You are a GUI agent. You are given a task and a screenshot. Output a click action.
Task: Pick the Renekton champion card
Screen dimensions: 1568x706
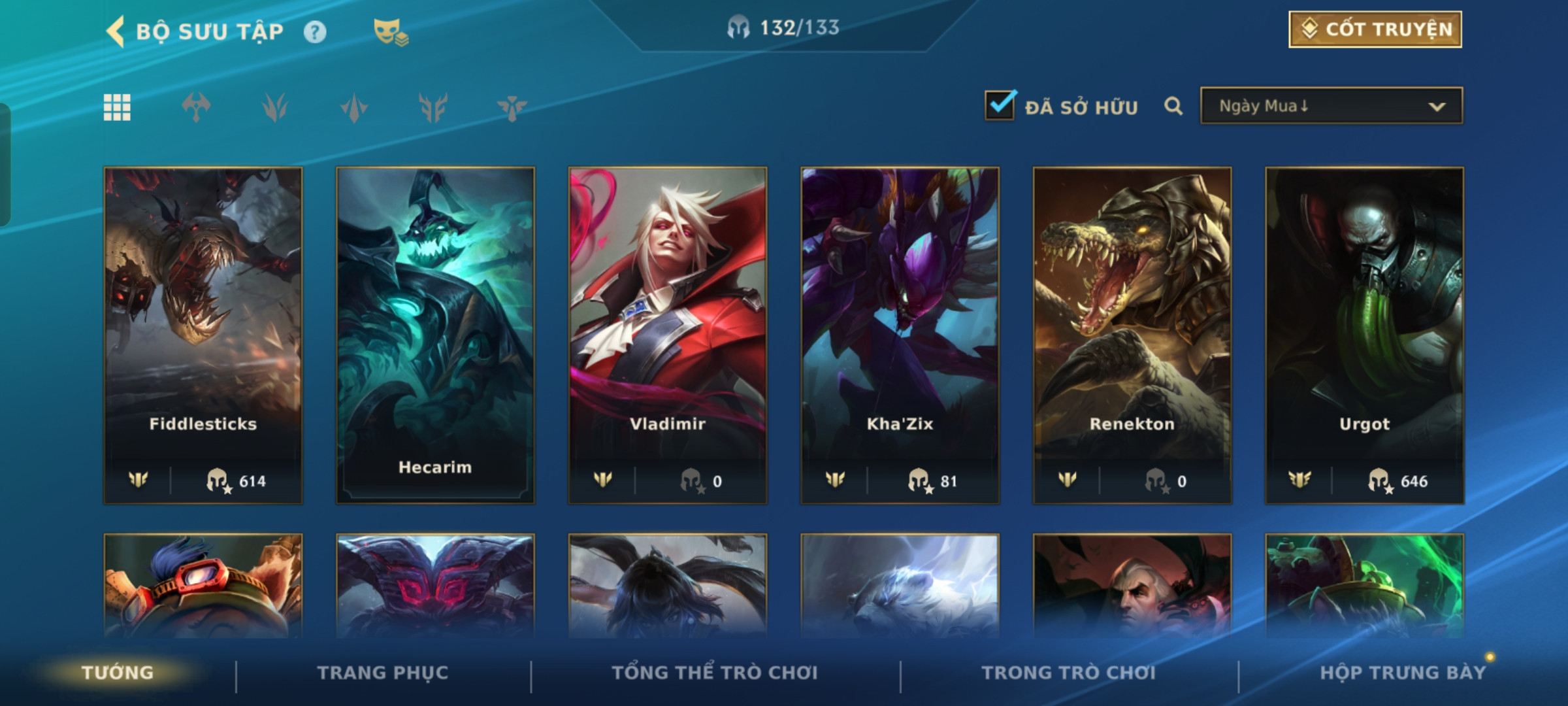coord(1132,335)
